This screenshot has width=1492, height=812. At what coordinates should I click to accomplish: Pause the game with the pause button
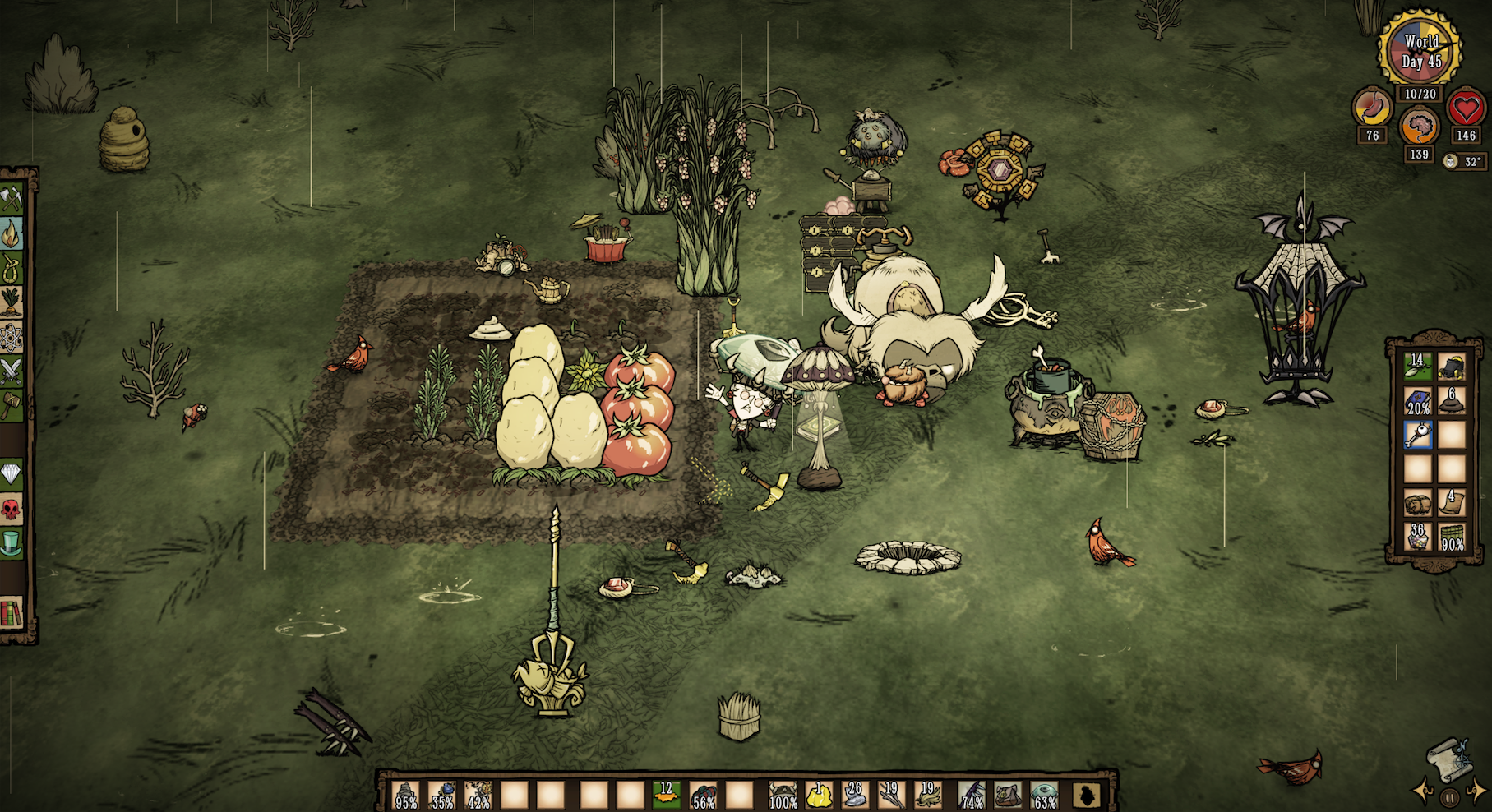(x=1450, y=796)
